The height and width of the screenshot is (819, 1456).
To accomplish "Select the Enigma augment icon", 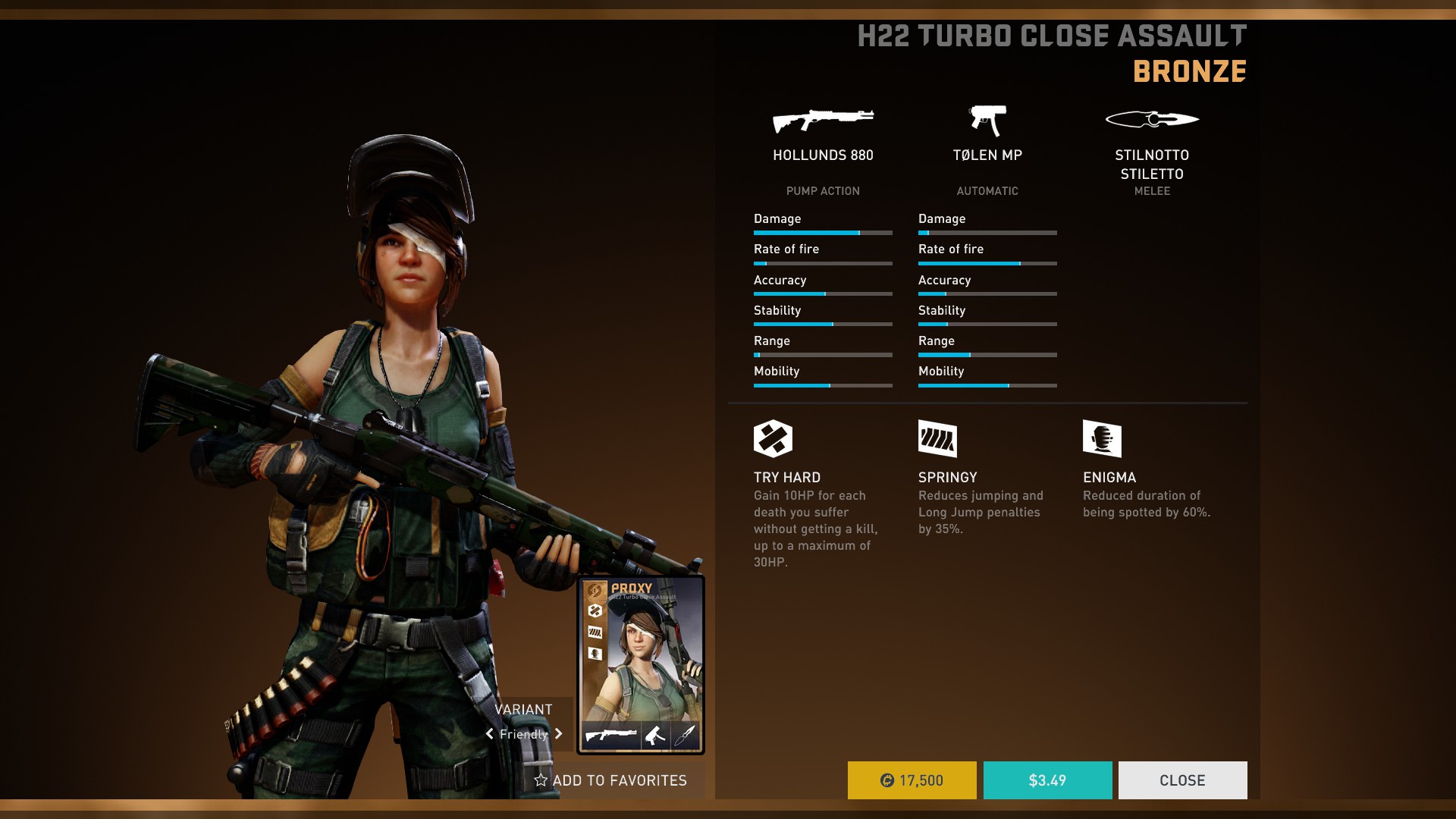I will (x=1102, y=438).
